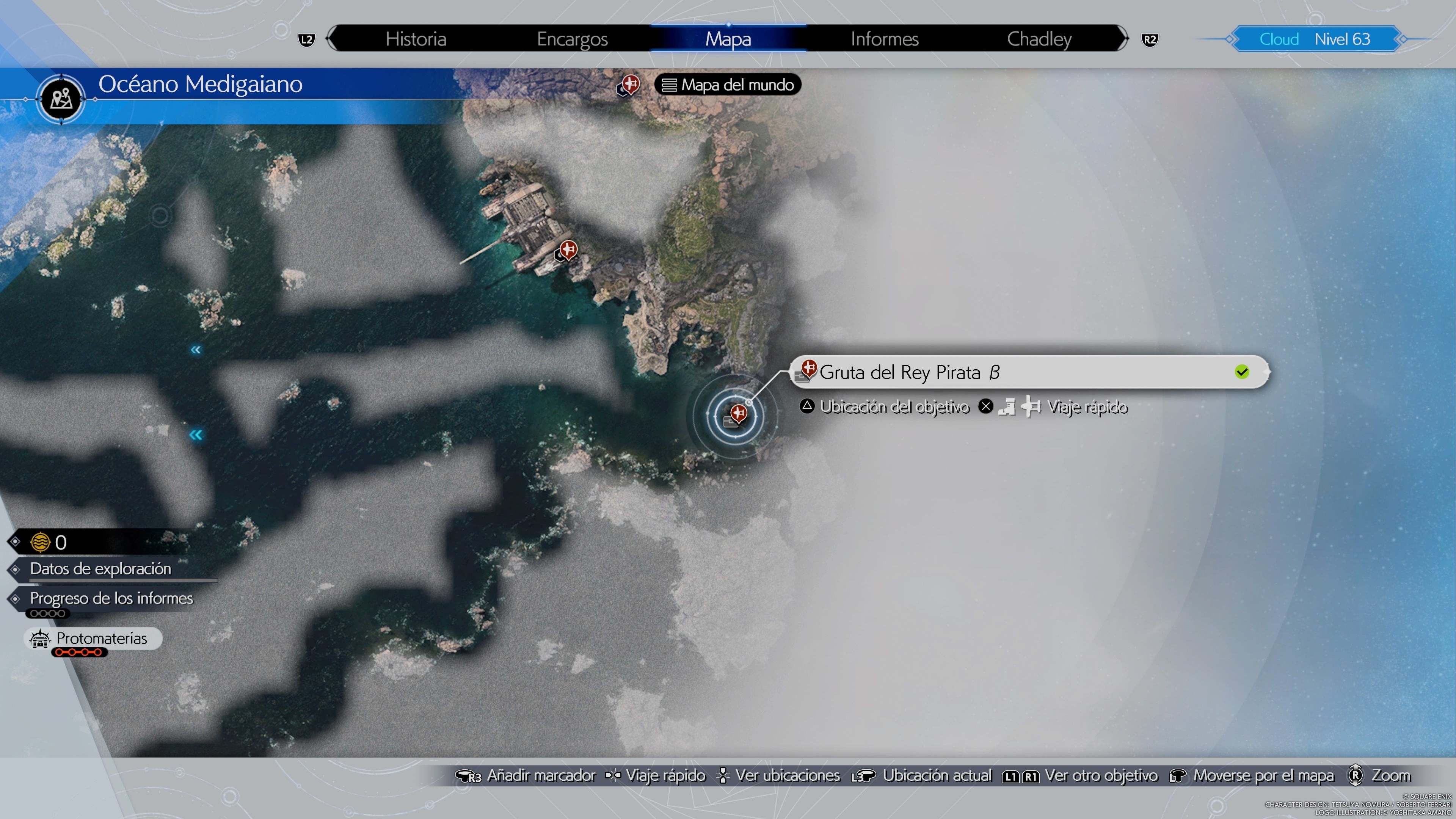
Task: Open the Mapa del mundo button
Action: click(728, 85)
